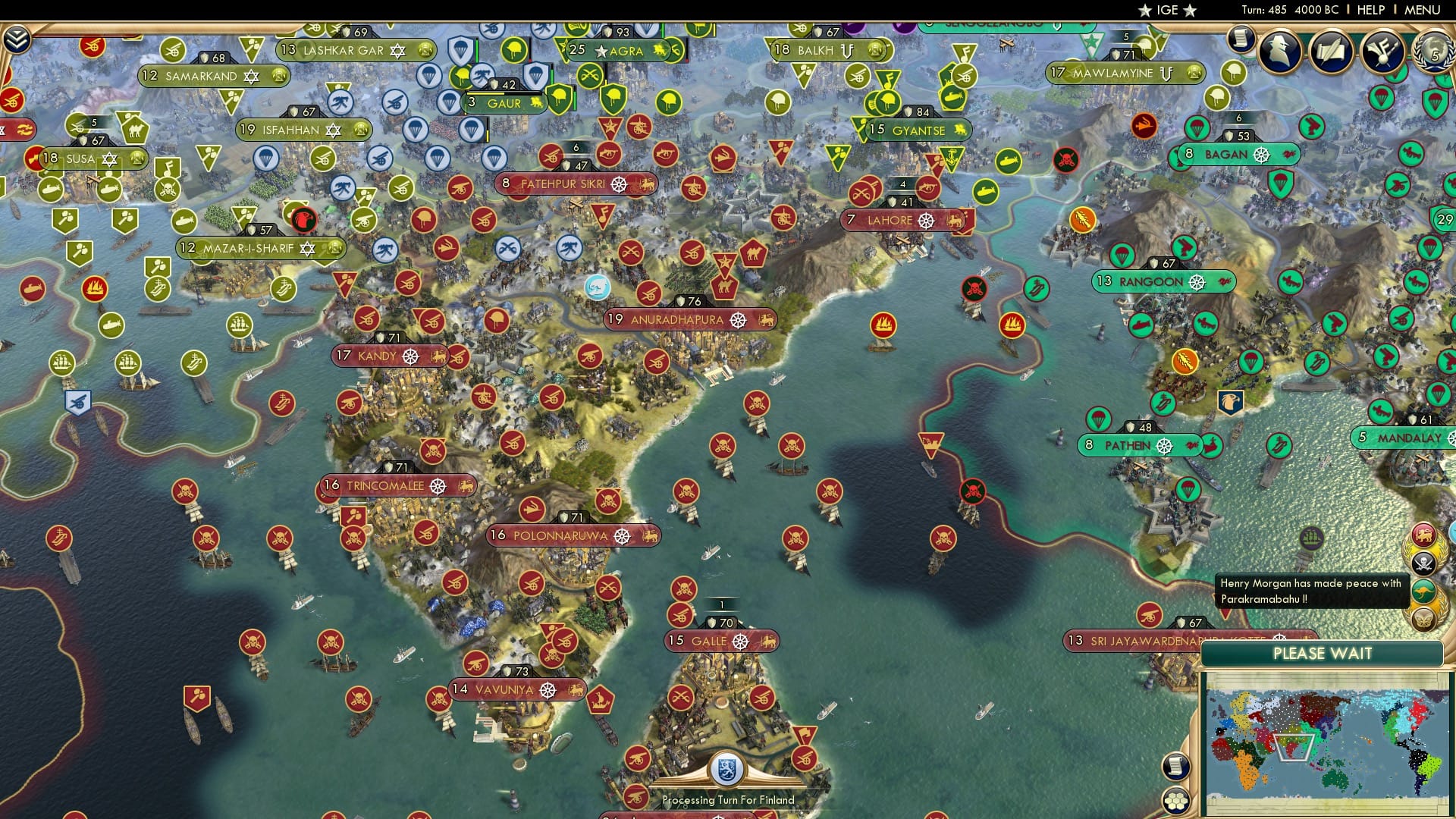
Task: Open HELP from the top bar
Action: [1370, 10]
